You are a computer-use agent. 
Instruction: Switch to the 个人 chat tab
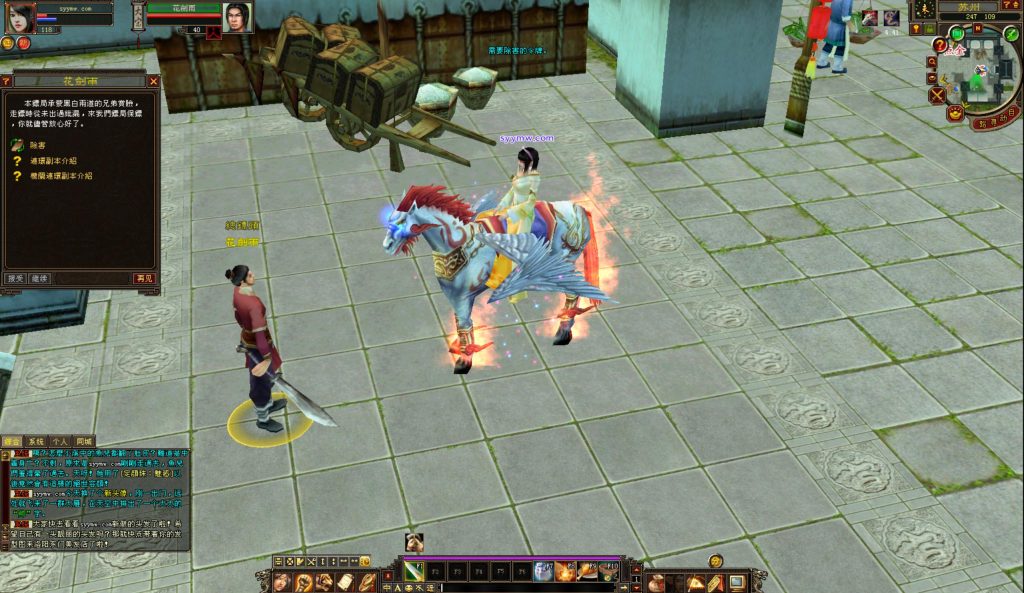coord(60,441)
